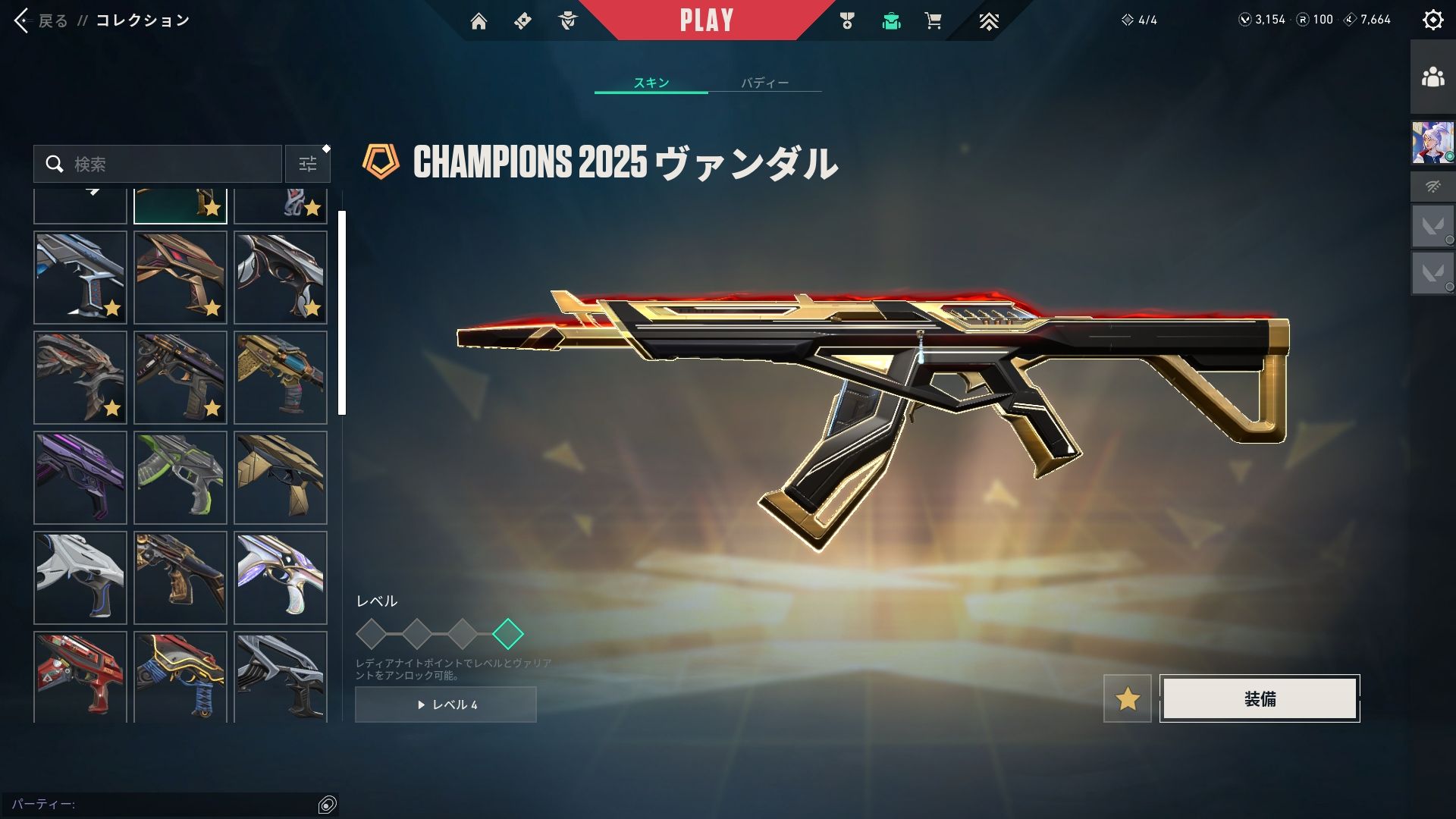Click the player avatar portrait
Viewport: 1456px width, 819px height.
(1432, 143)
